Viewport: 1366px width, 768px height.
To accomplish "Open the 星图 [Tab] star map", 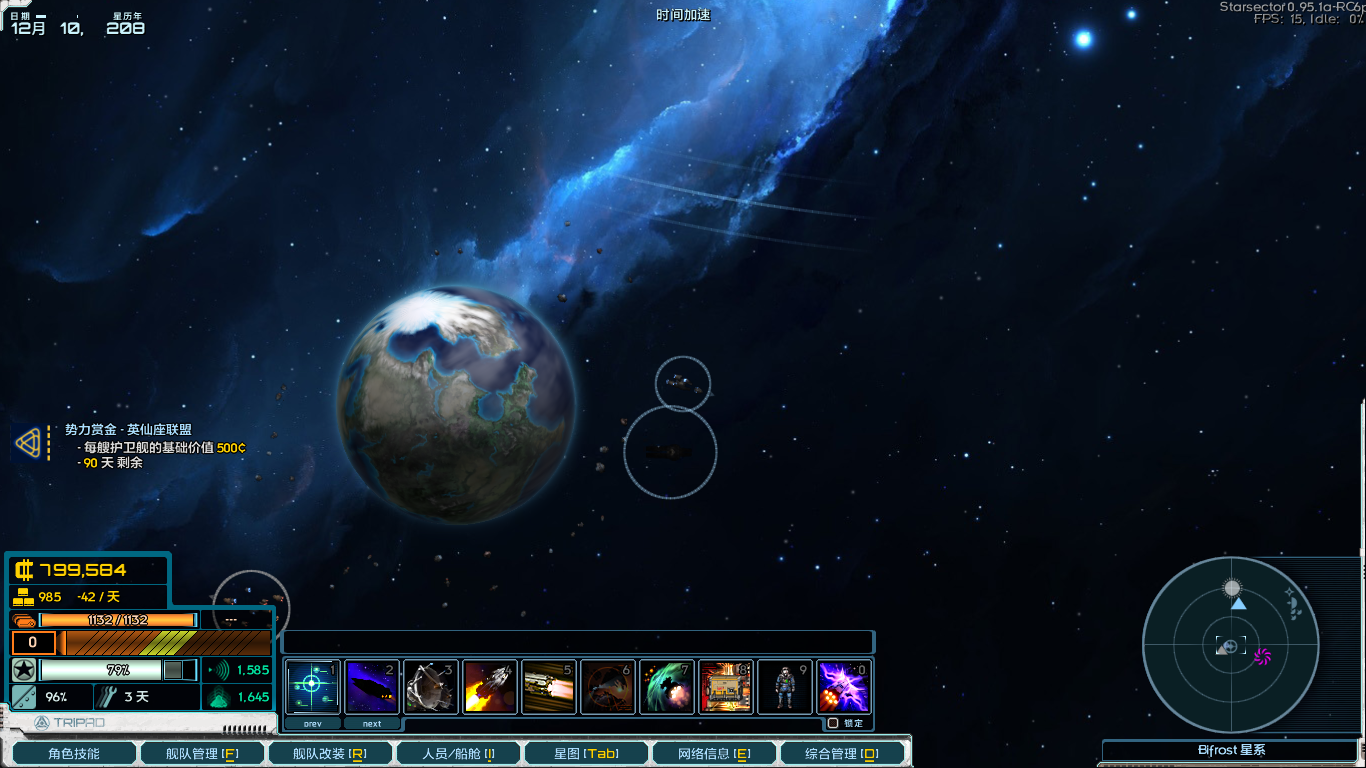I will (x=585, y=751).
